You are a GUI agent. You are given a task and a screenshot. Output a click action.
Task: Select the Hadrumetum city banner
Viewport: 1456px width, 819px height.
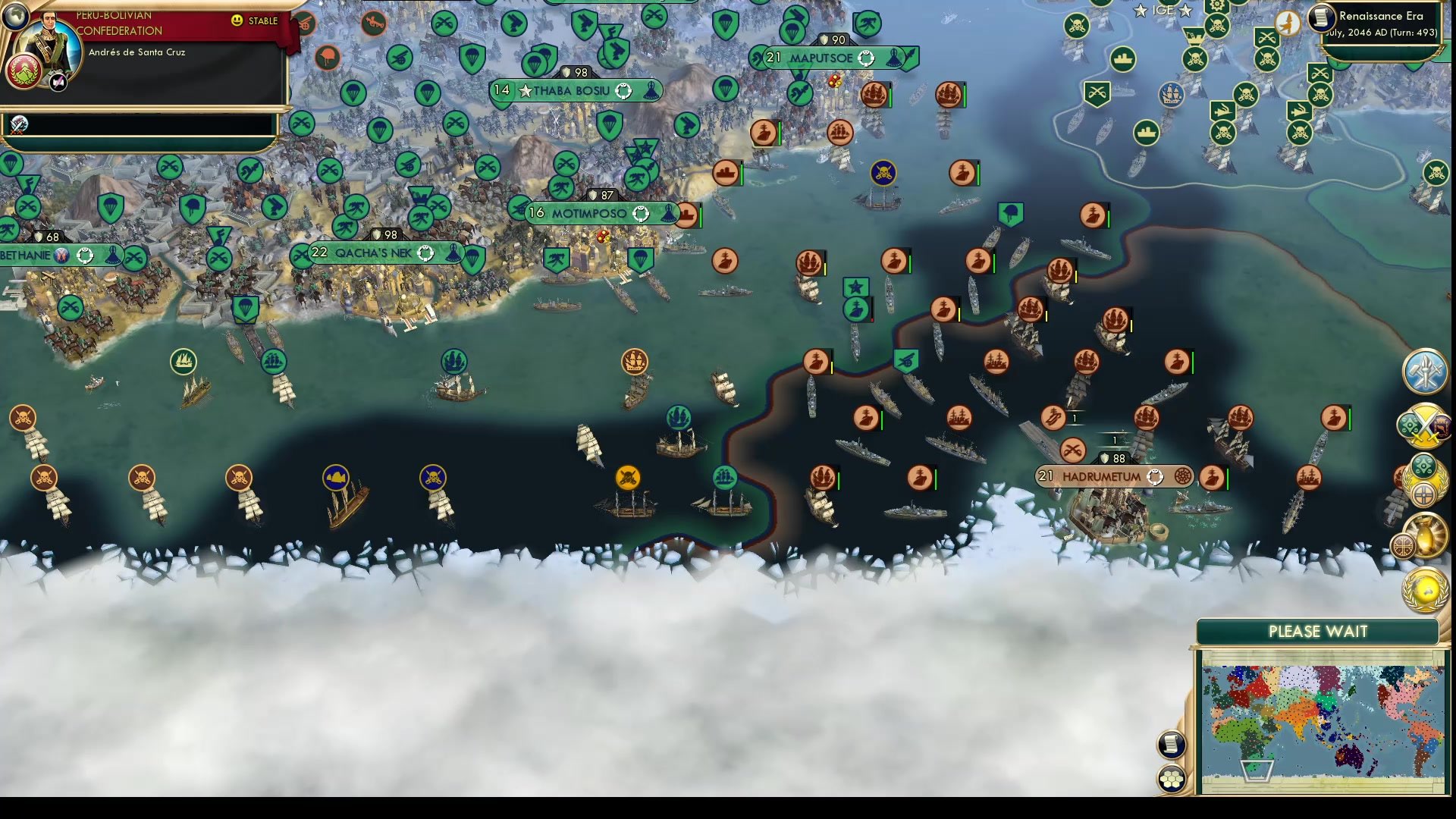pos(1103,476)
